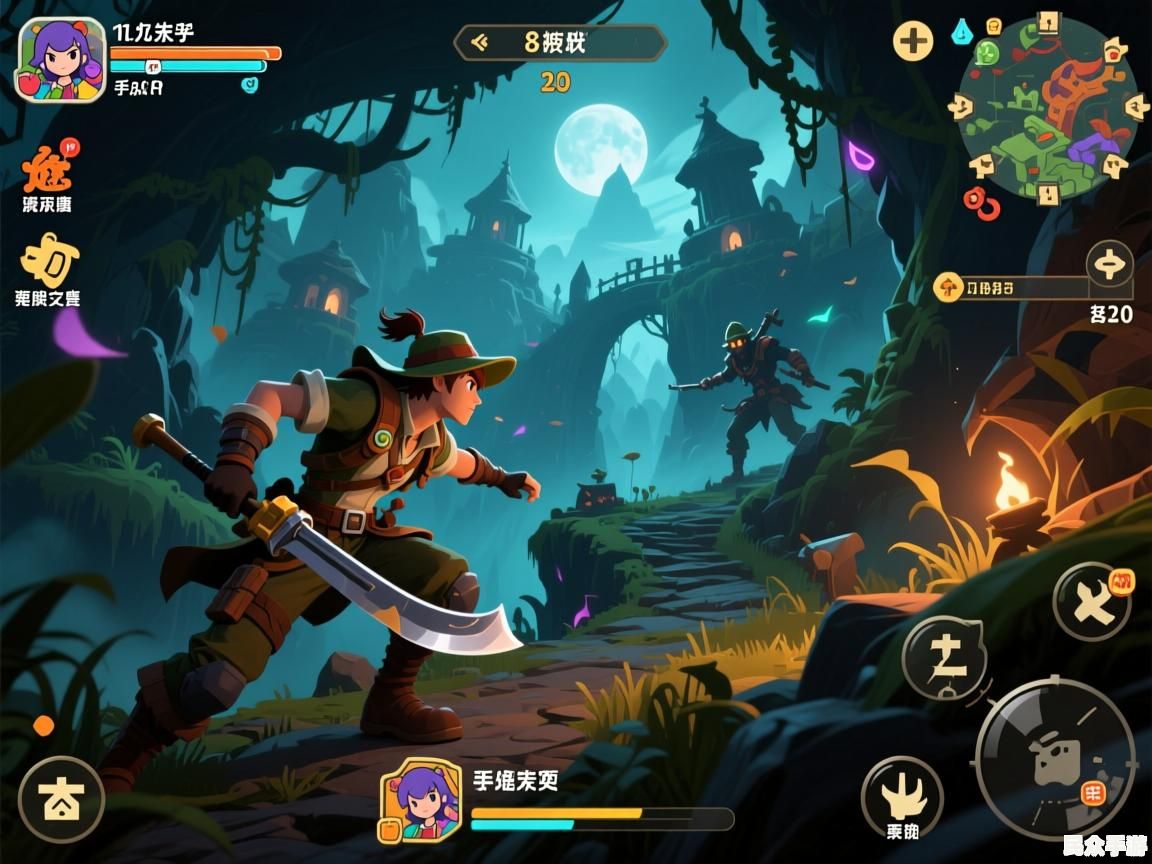Image resolution: width=1152 pixels, height=864 pixels.
Task: Open the yellow pouch menu icon
Action: tap(50, 261)
